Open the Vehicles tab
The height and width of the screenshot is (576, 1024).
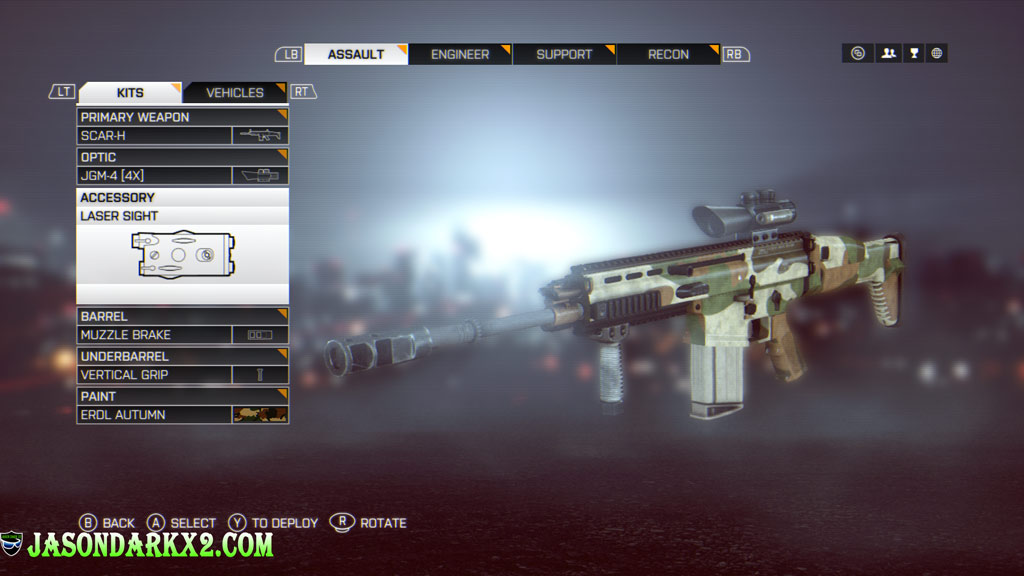[235, 93]
